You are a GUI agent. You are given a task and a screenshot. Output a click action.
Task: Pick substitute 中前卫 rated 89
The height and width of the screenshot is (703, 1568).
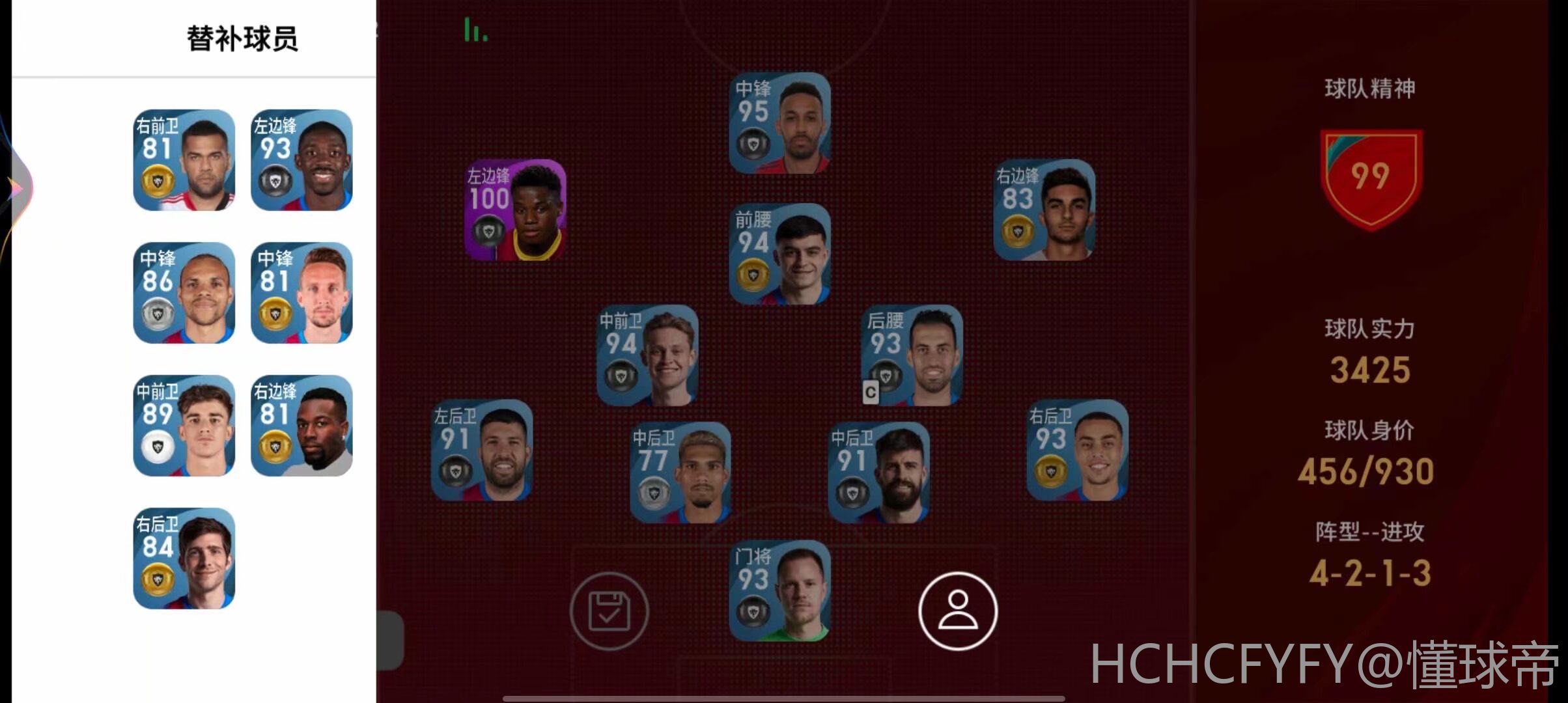(184, 426)
